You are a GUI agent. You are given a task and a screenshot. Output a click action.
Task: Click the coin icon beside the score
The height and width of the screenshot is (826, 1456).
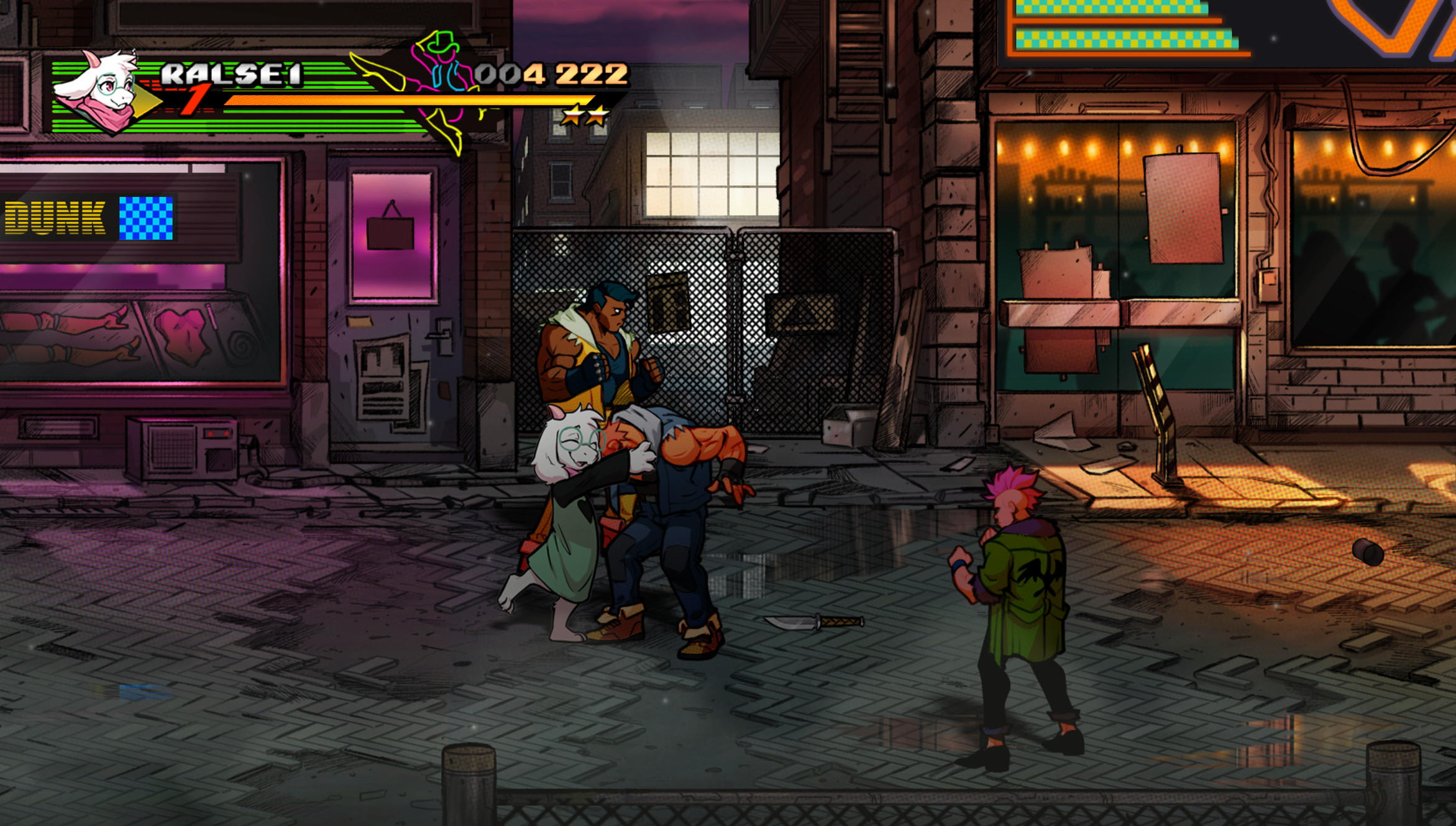[x=485, y=75]
